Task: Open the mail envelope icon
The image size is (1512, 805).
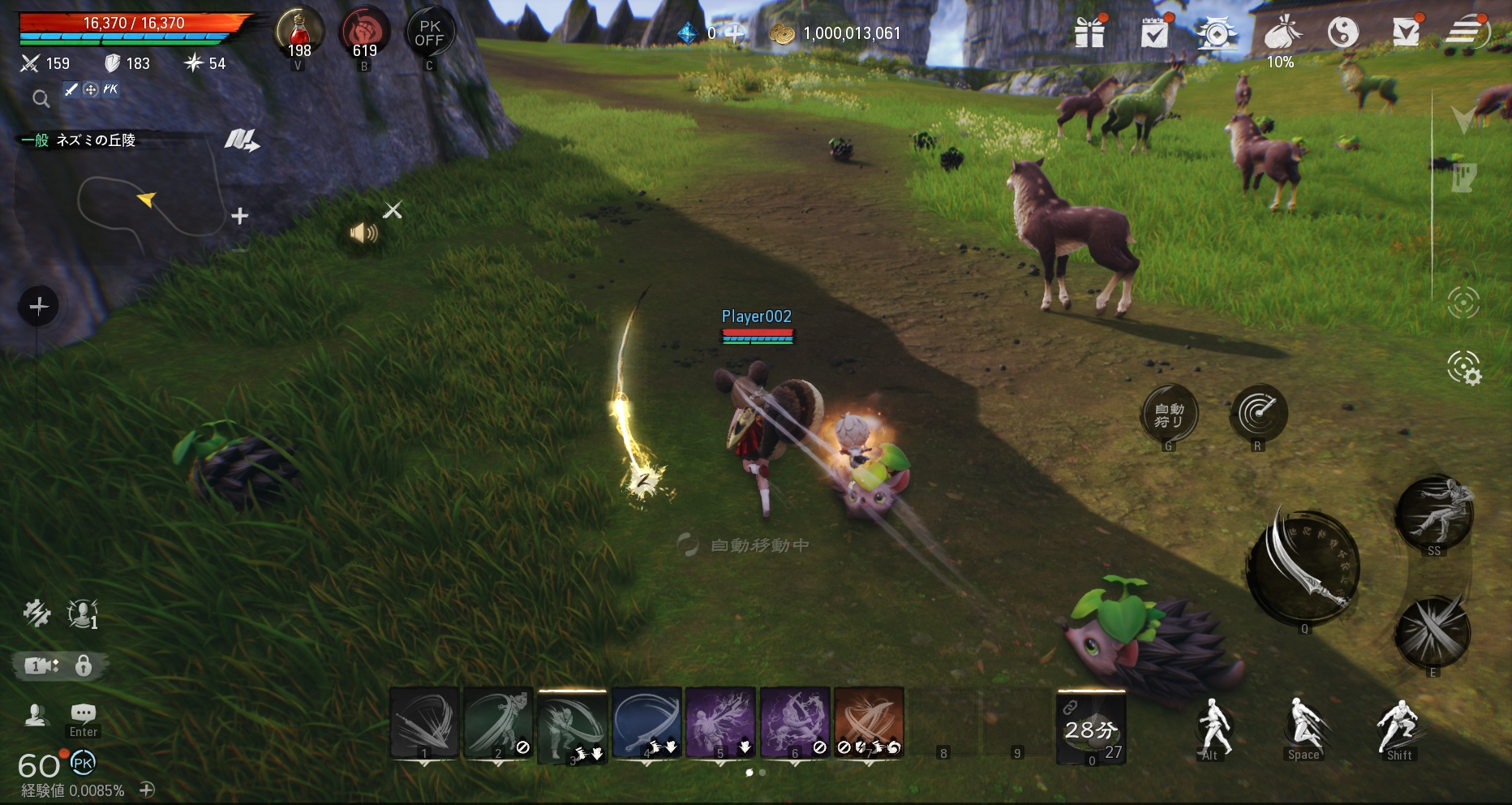Action: click(1406, 32)
